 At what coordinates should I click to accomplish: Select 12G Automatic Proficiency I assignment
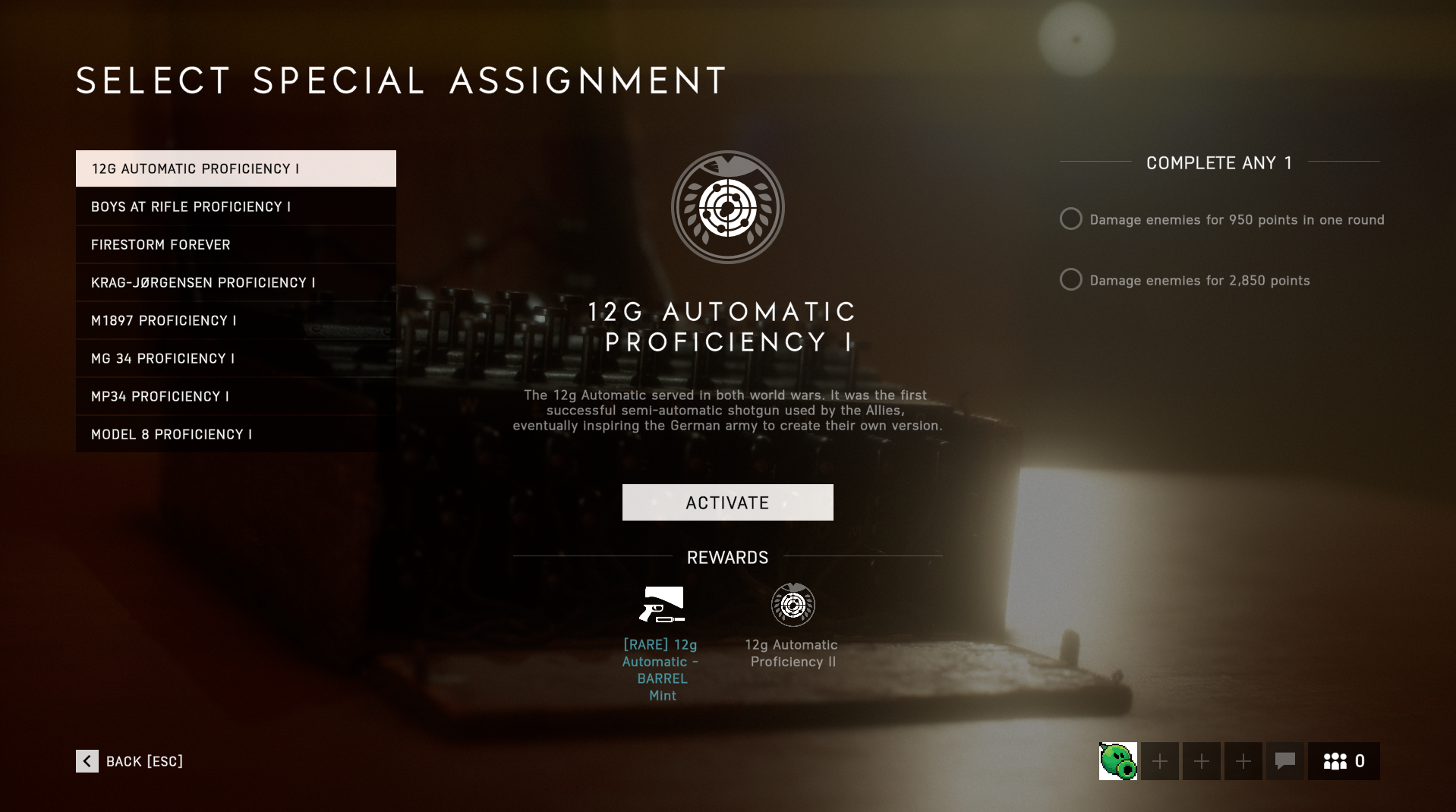[x=235, y=168]
